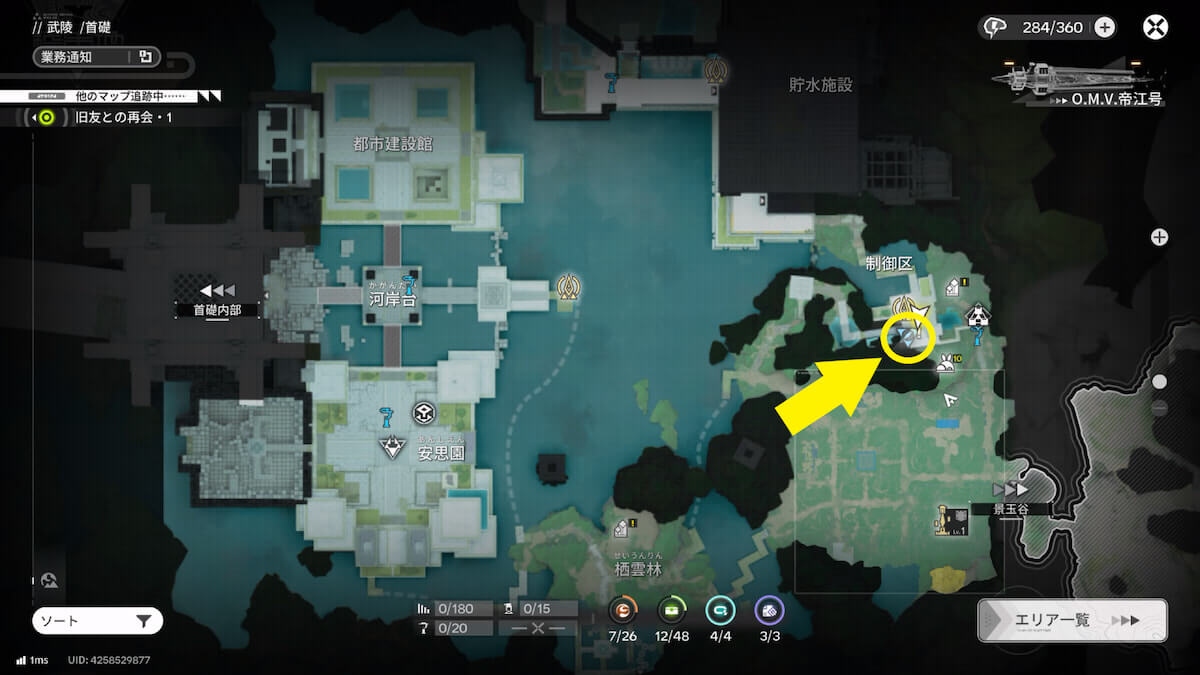Open the エリア一覧 area list

click(x=1072, y=620)
